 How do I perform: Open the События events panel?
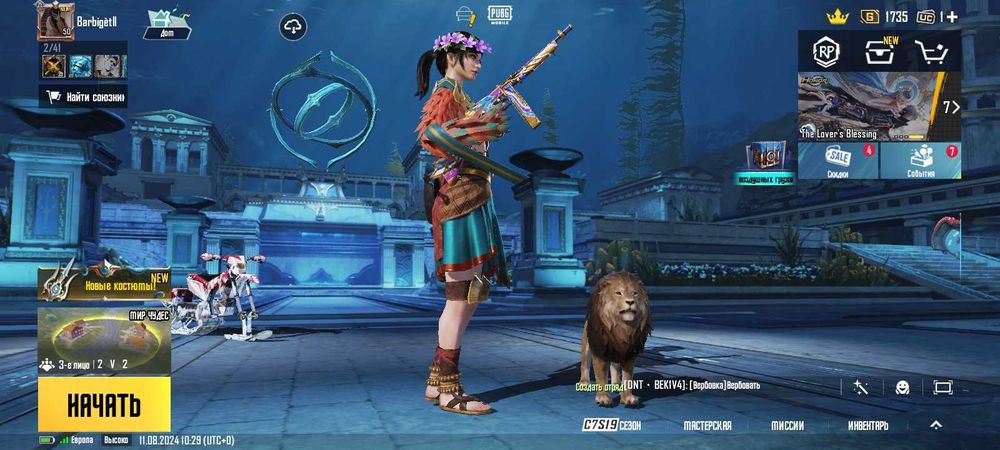pos(920,160)
